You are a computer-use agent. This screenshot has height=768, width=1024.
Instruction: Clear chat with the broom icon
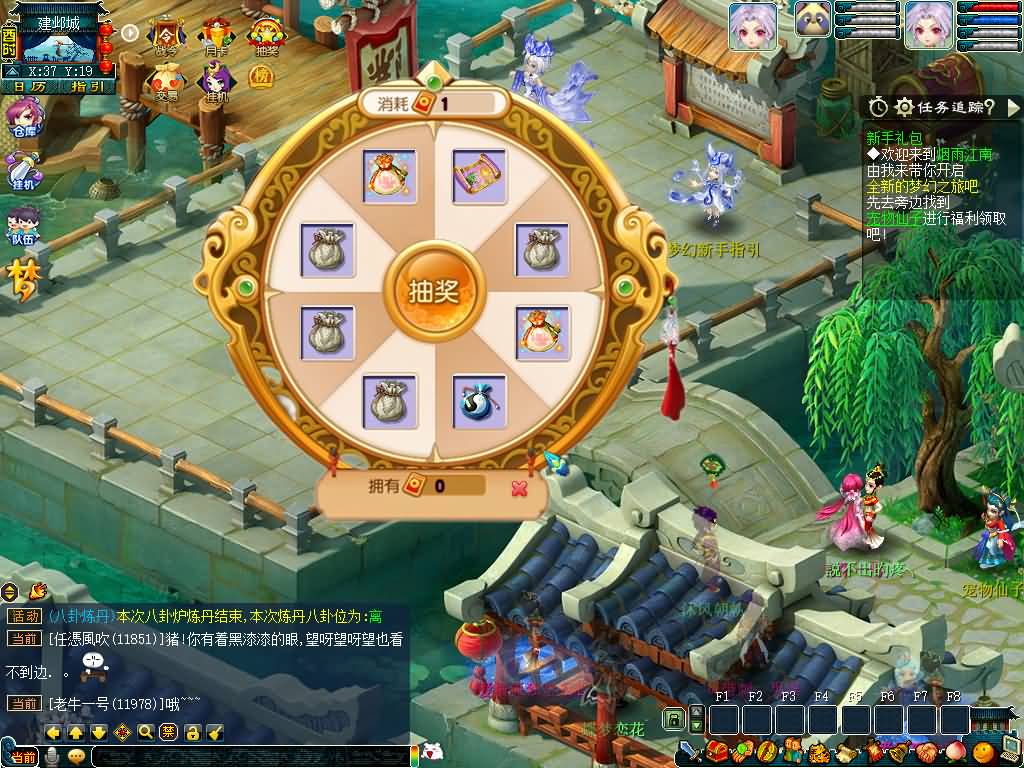(x=214, y=732)
